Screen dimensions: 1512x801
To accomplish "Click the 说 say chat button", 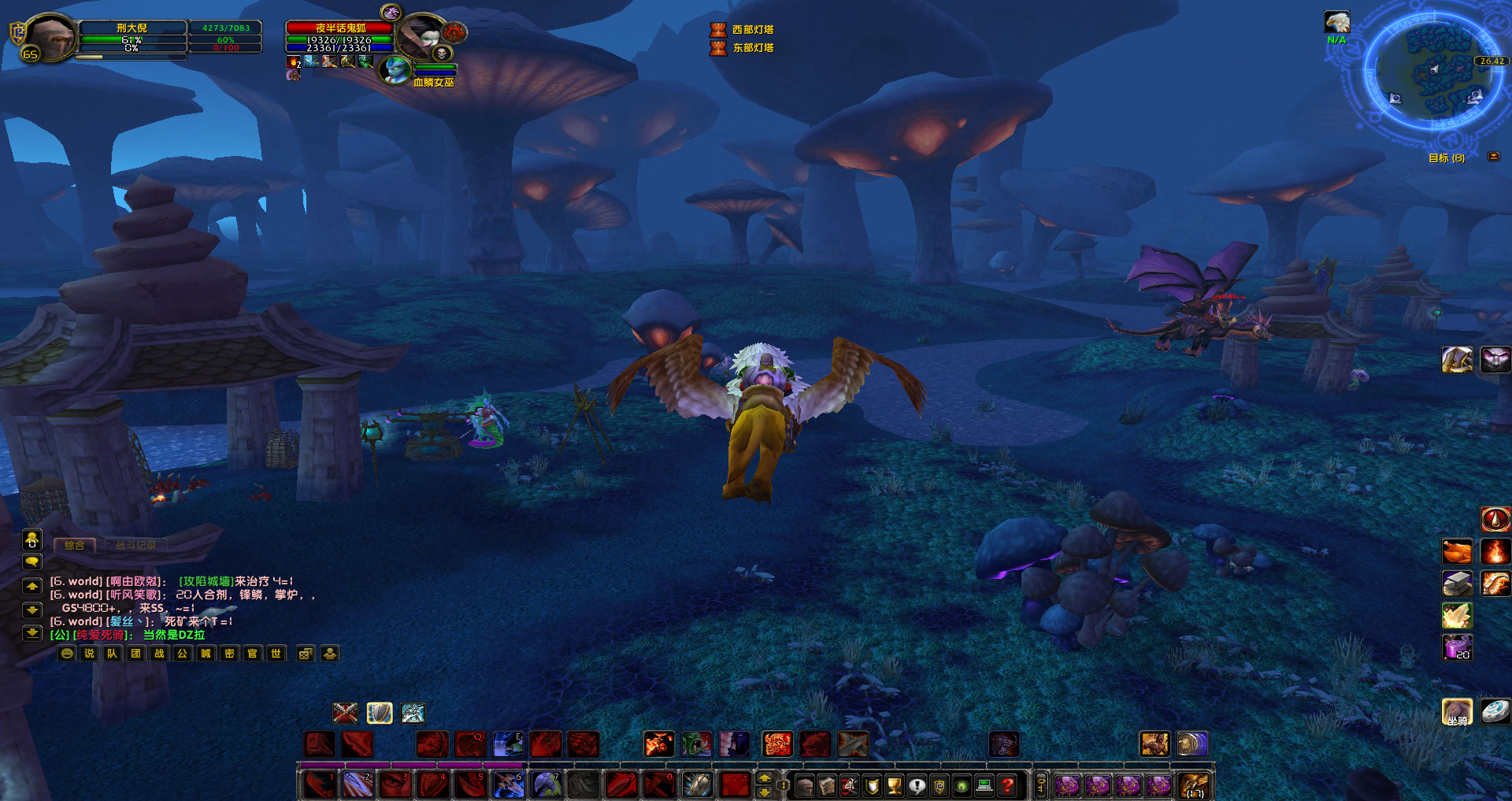I will tap(89, 653).
